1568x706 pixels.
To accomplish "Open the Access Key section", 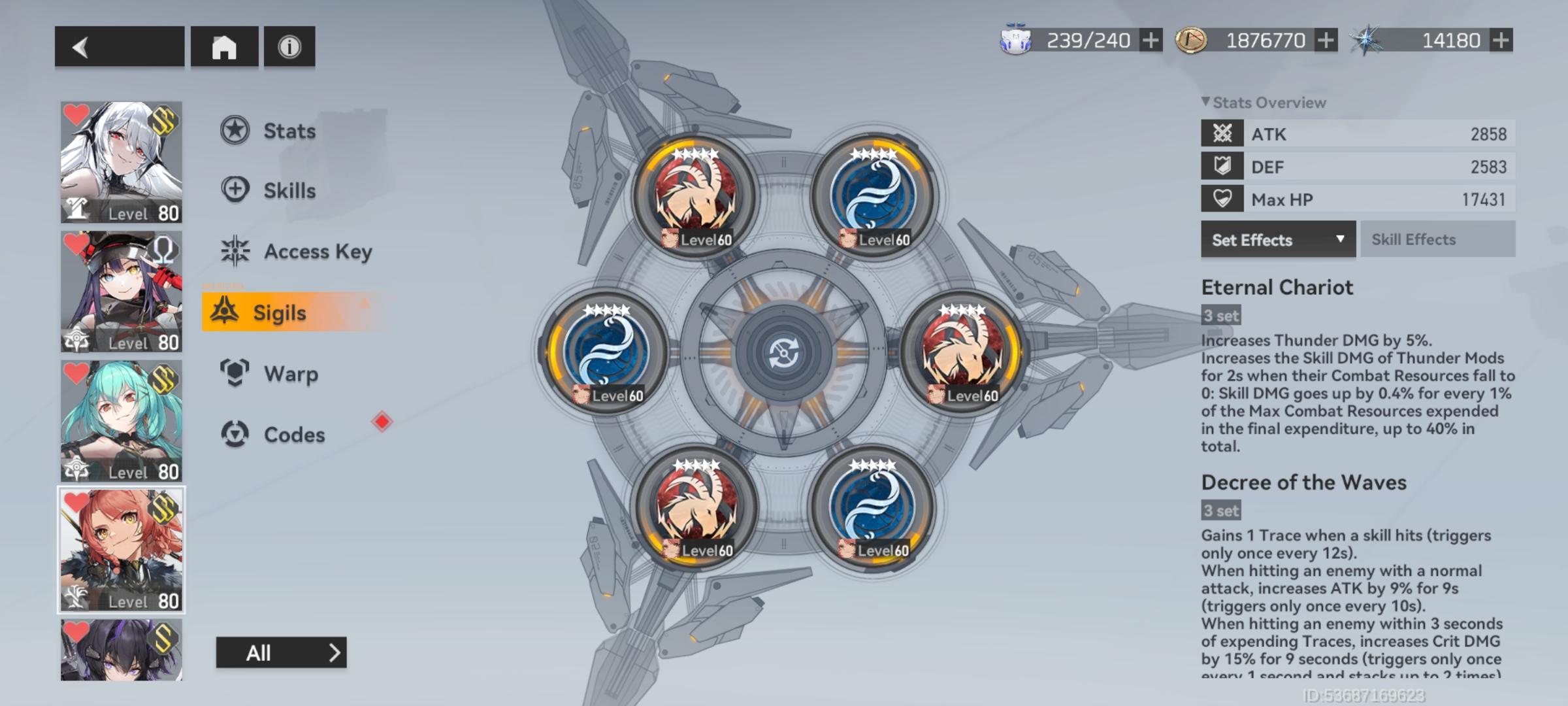I will [x=235, y=252].
